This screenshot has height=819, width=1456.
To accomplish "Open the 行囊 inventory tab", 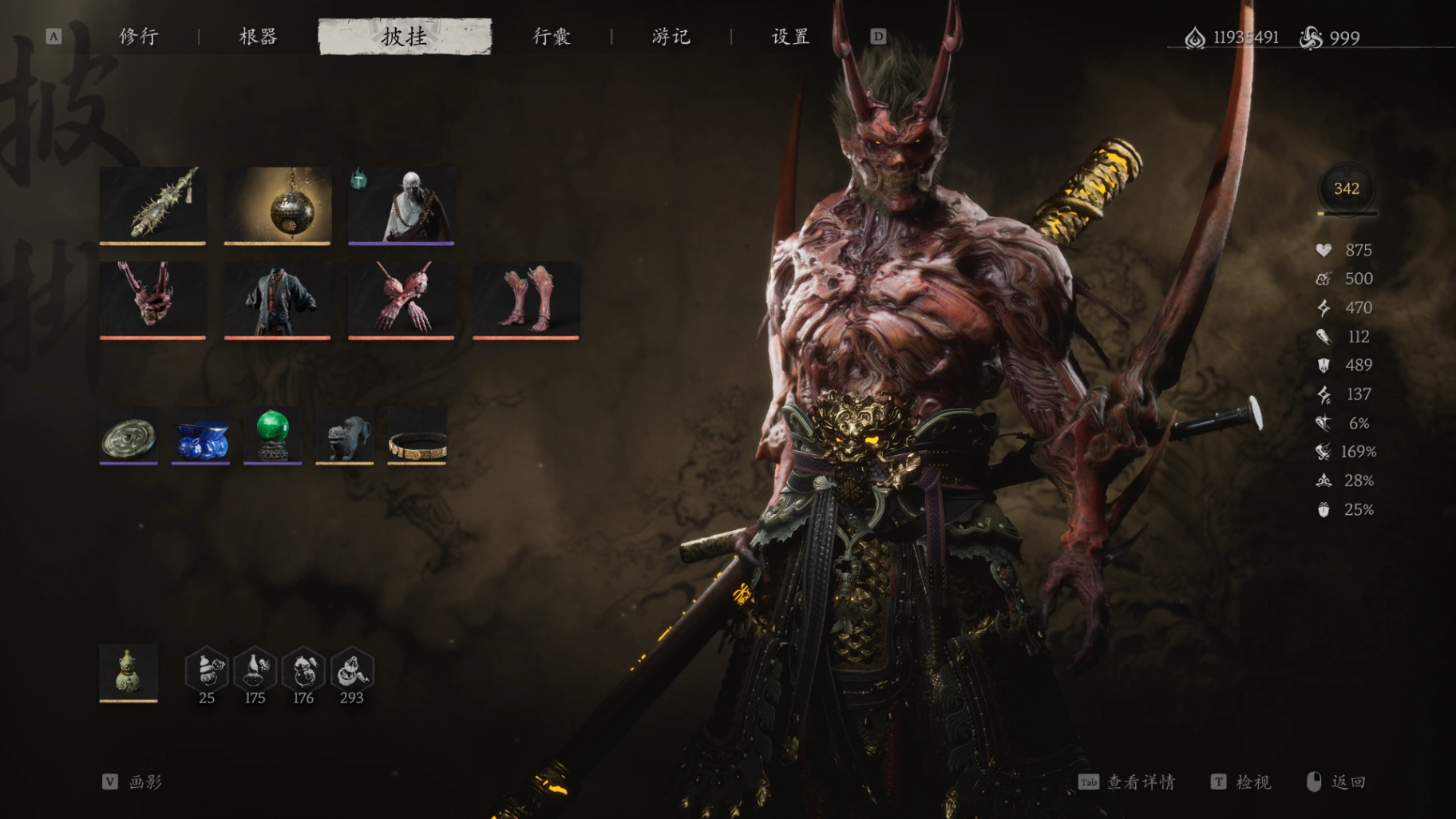I will tap(552, 37).
